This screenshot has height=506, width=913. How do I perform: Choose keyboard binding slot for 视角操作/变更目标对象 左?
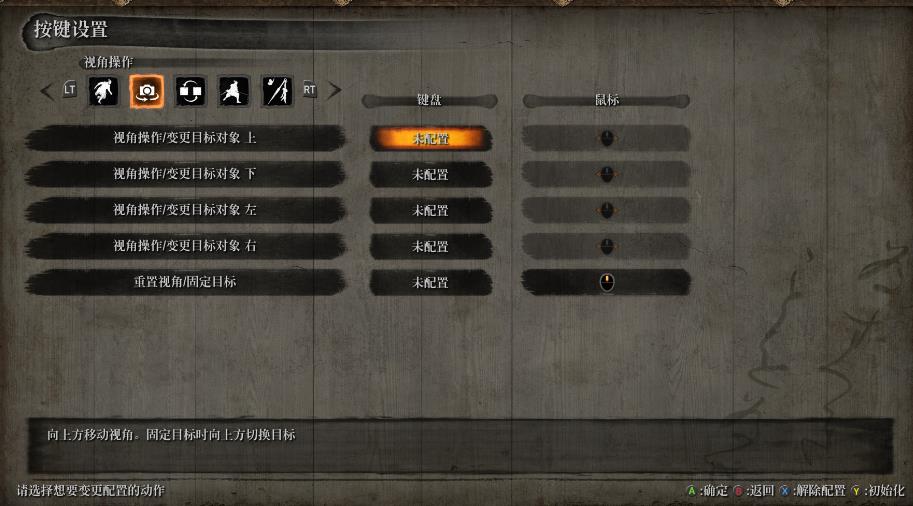tap(431, 211)
